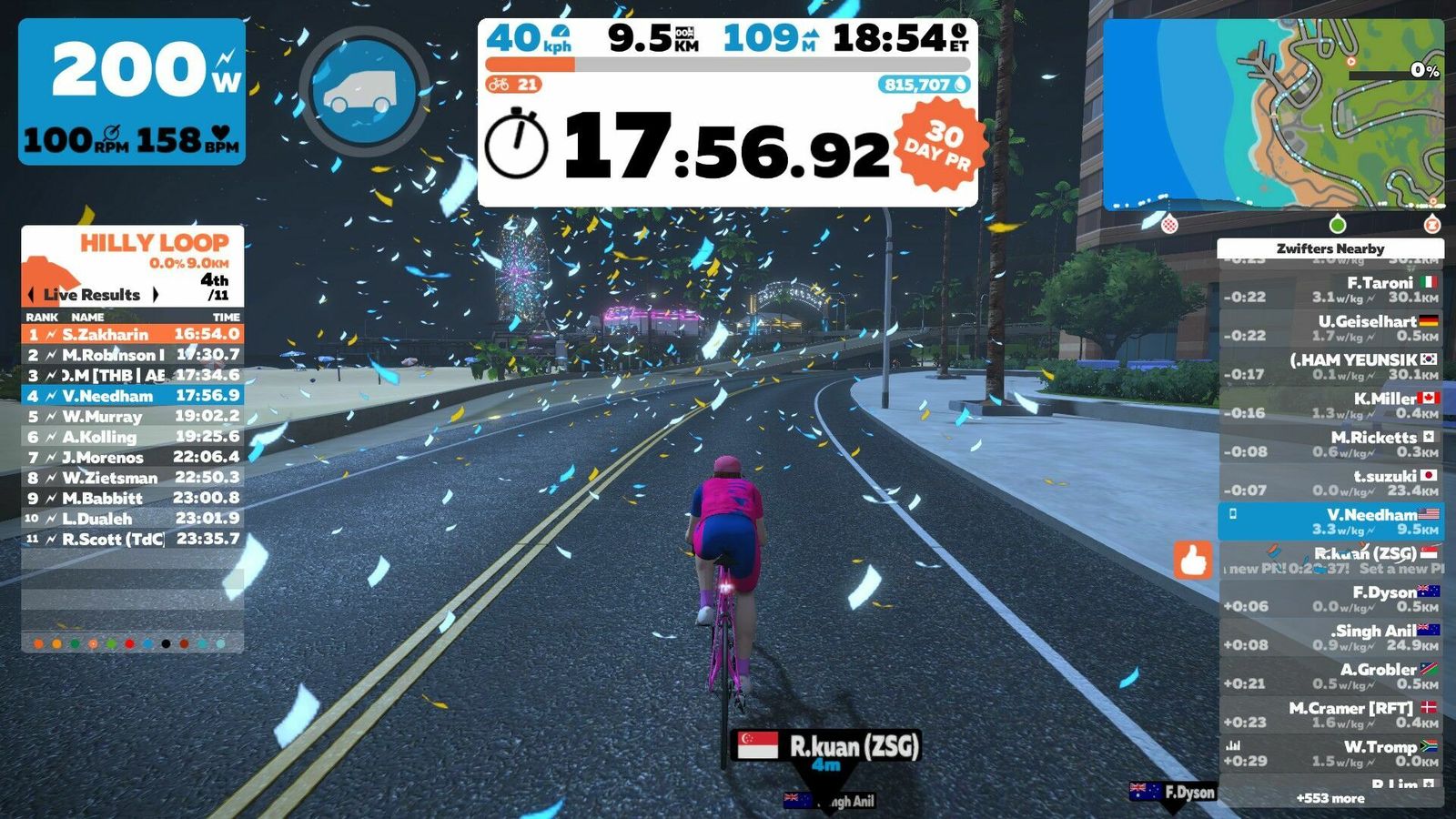Select F.Dyson in the nearby list
The width and height of the screenshot is (1456, 819).
tap(1330, 599)
